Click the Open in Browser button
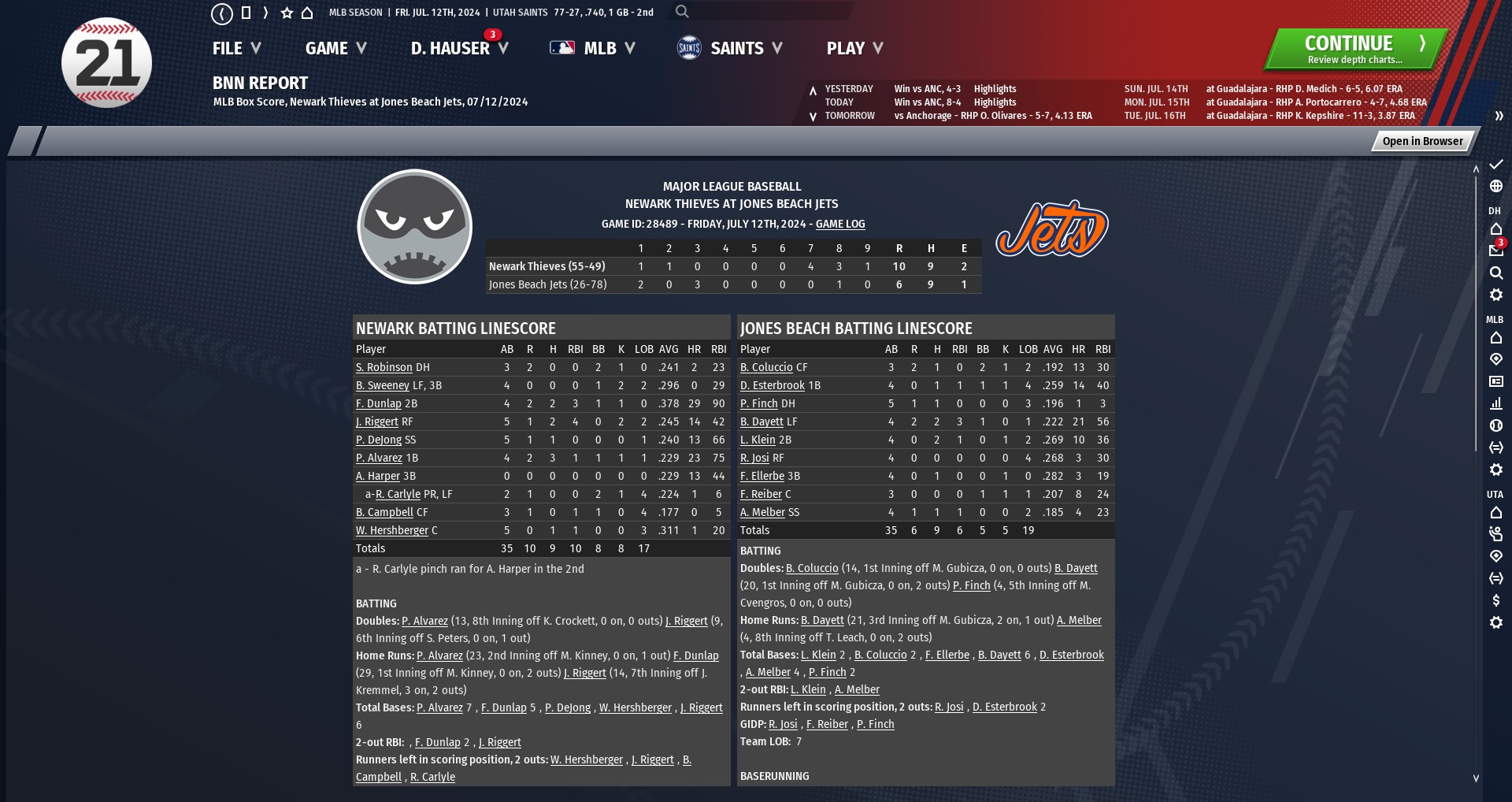This screenshot has width=1512, height=802. [x=1422, y=141]
